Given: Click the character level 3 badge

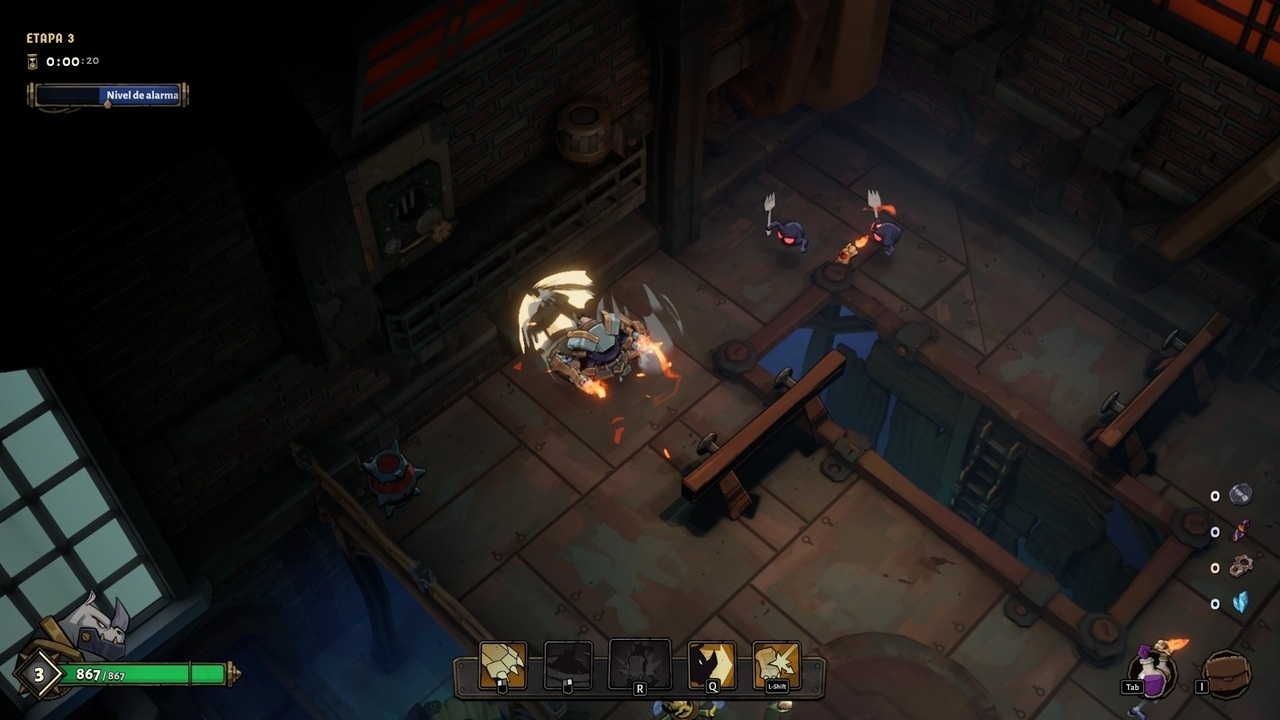Looking at the screenshot, I should (x=40, y=675).
